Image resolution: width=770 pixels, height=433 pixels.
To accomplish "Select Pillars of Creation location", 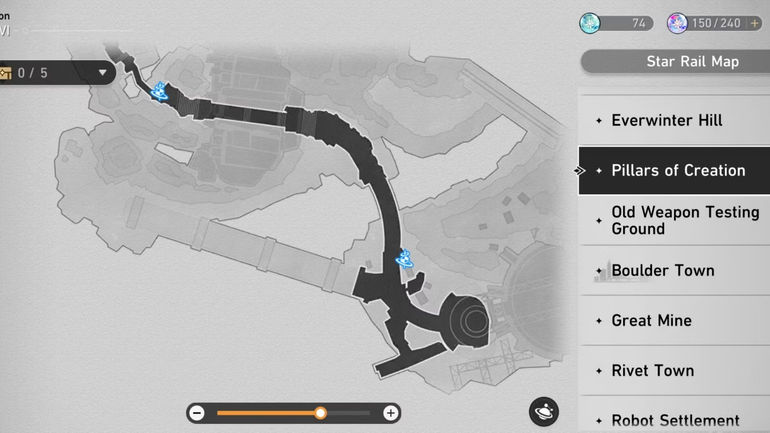I will (676, 170).
